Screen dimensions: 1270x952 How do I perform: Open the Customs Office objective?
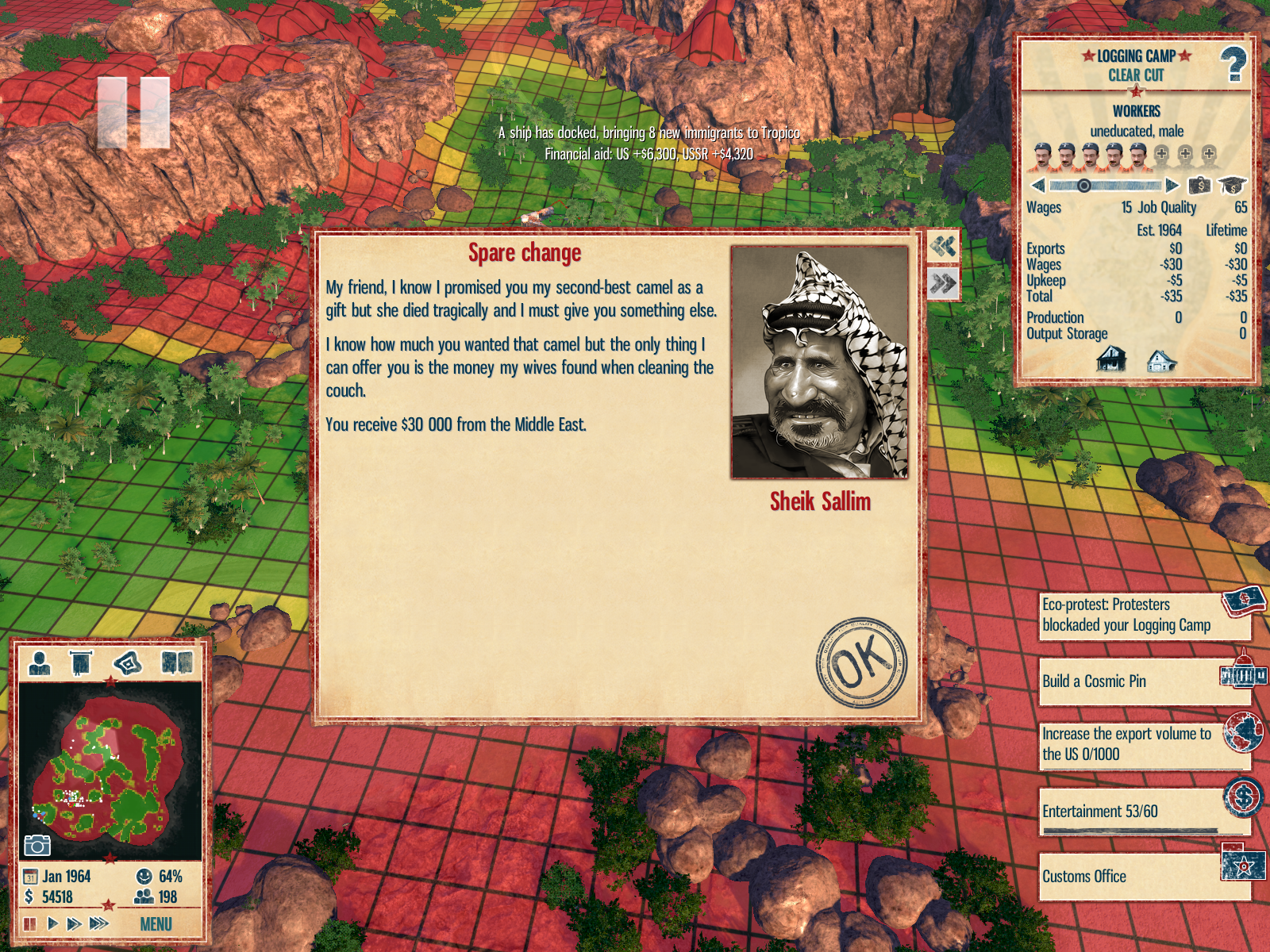point(1143,877)
